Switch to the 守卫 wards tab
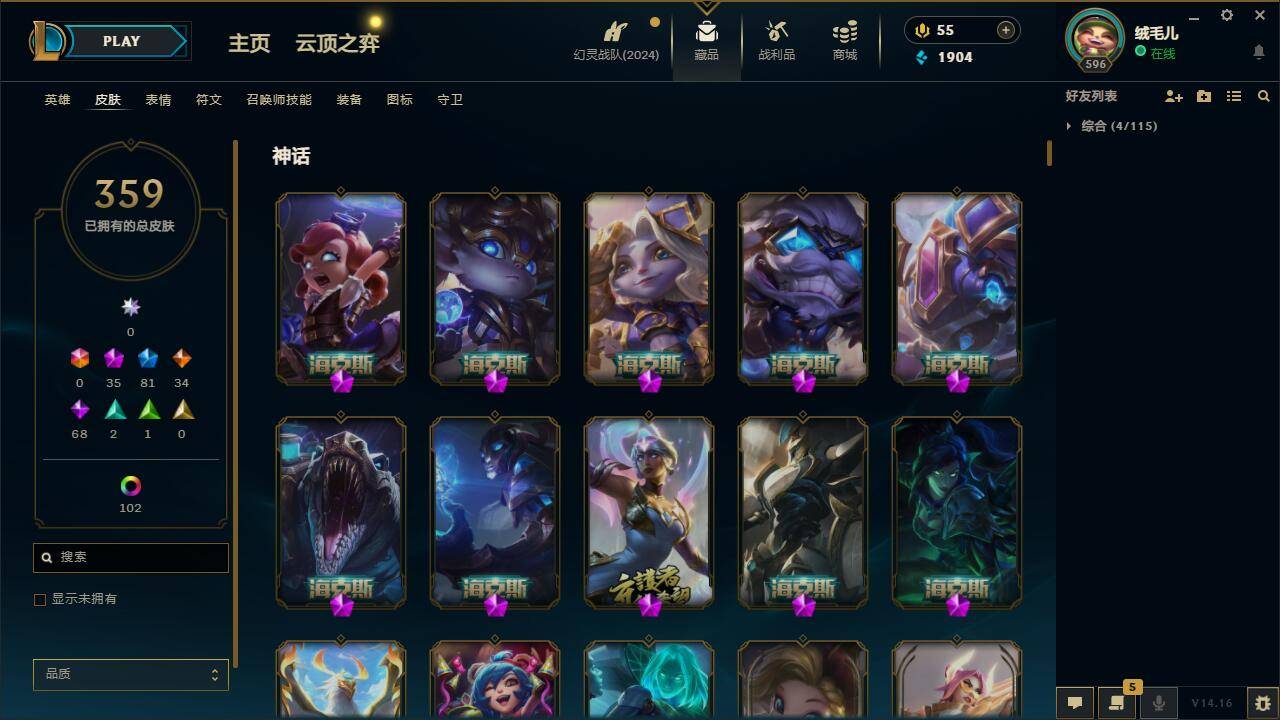This screenshot has height=720, width=1280. pos(450,100)
